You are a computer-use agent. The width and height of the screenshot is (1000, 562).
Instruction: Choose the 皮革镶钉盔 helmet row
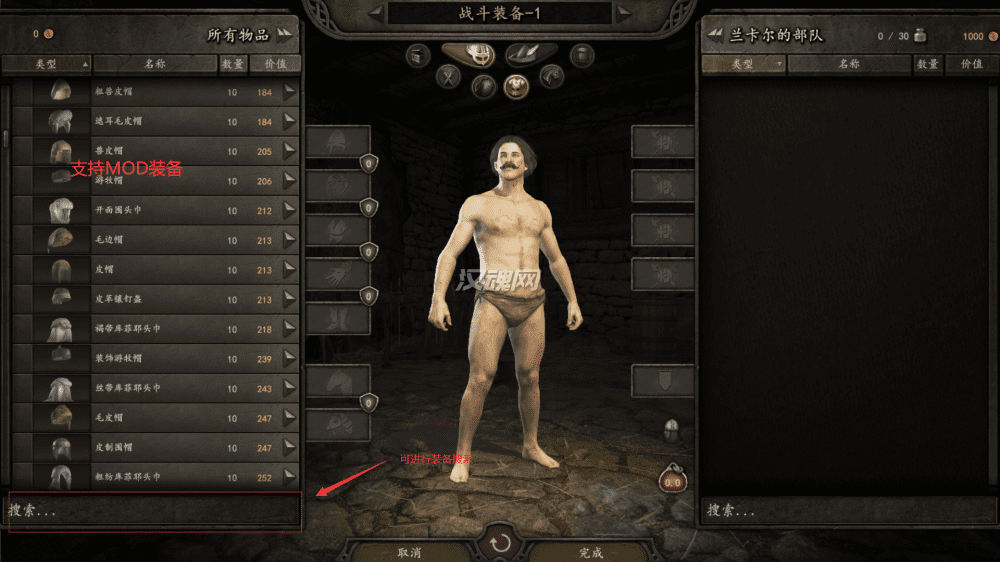[x=150, y=299]
